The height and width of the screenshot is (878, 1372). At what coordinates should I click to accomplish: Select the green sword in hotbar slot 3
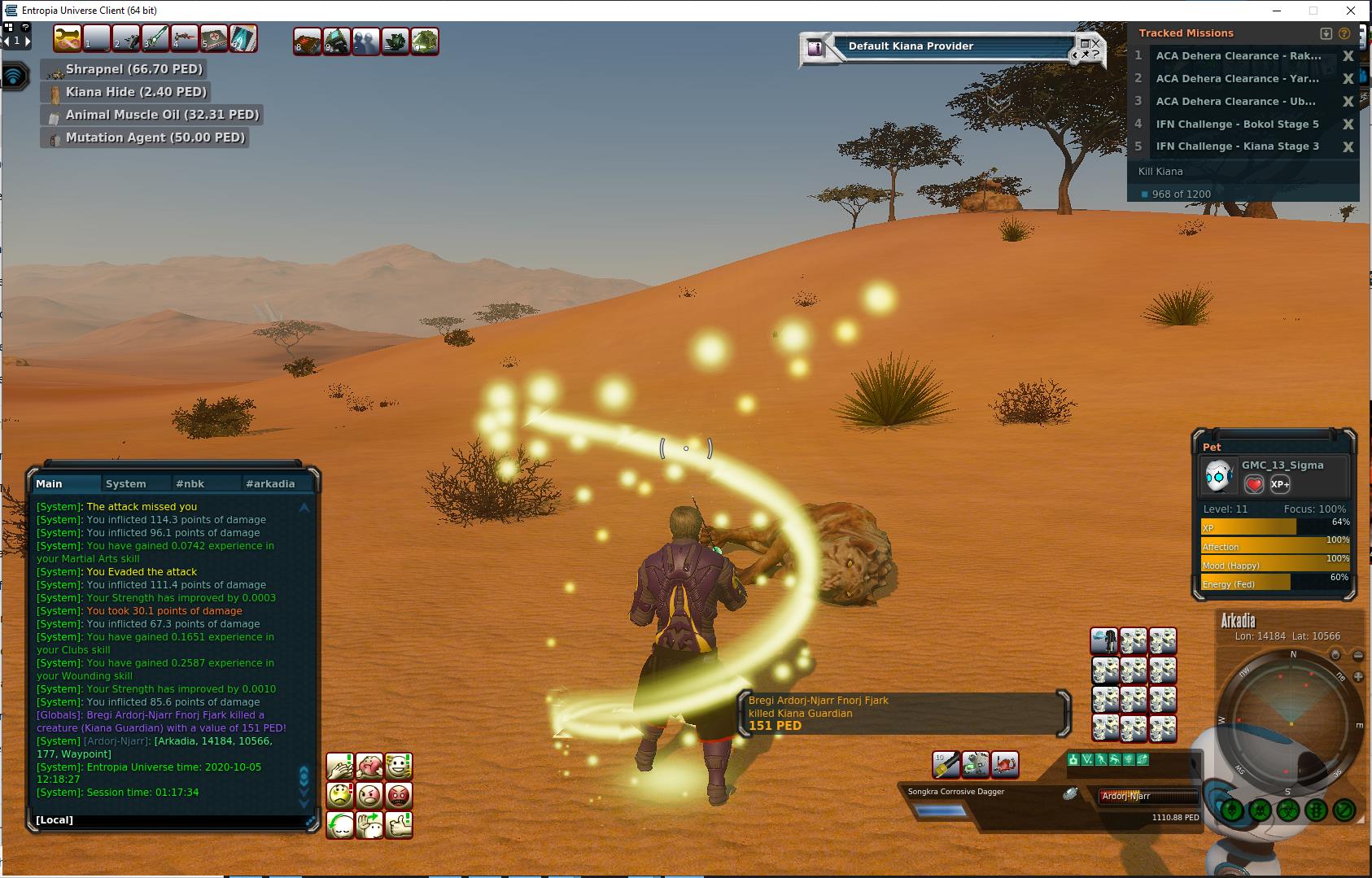(x=155, y=38)
